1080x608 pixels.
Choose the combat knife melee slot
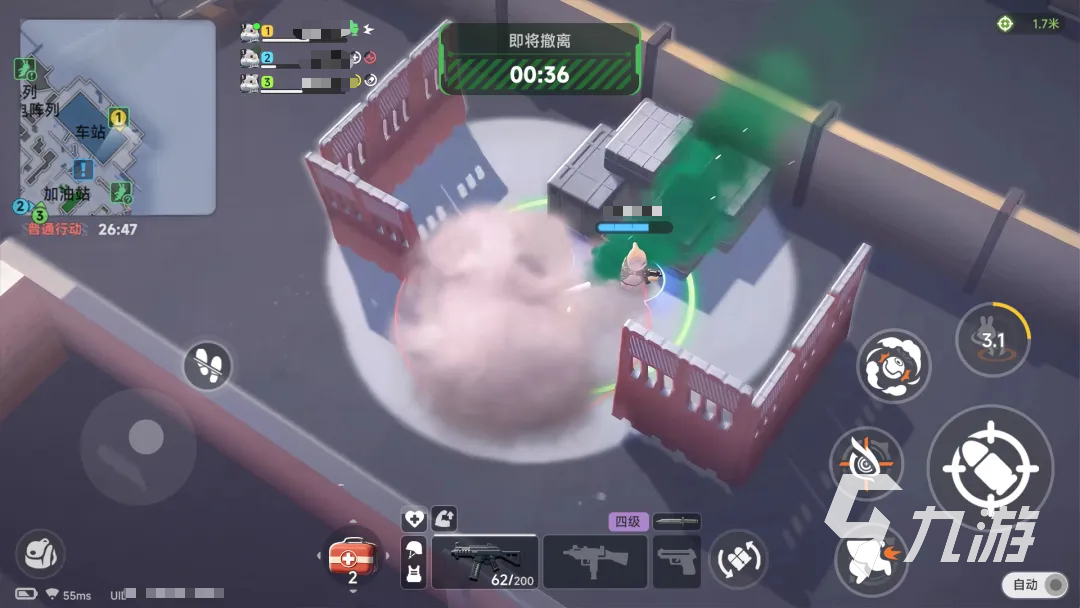[x=676, y=521]
